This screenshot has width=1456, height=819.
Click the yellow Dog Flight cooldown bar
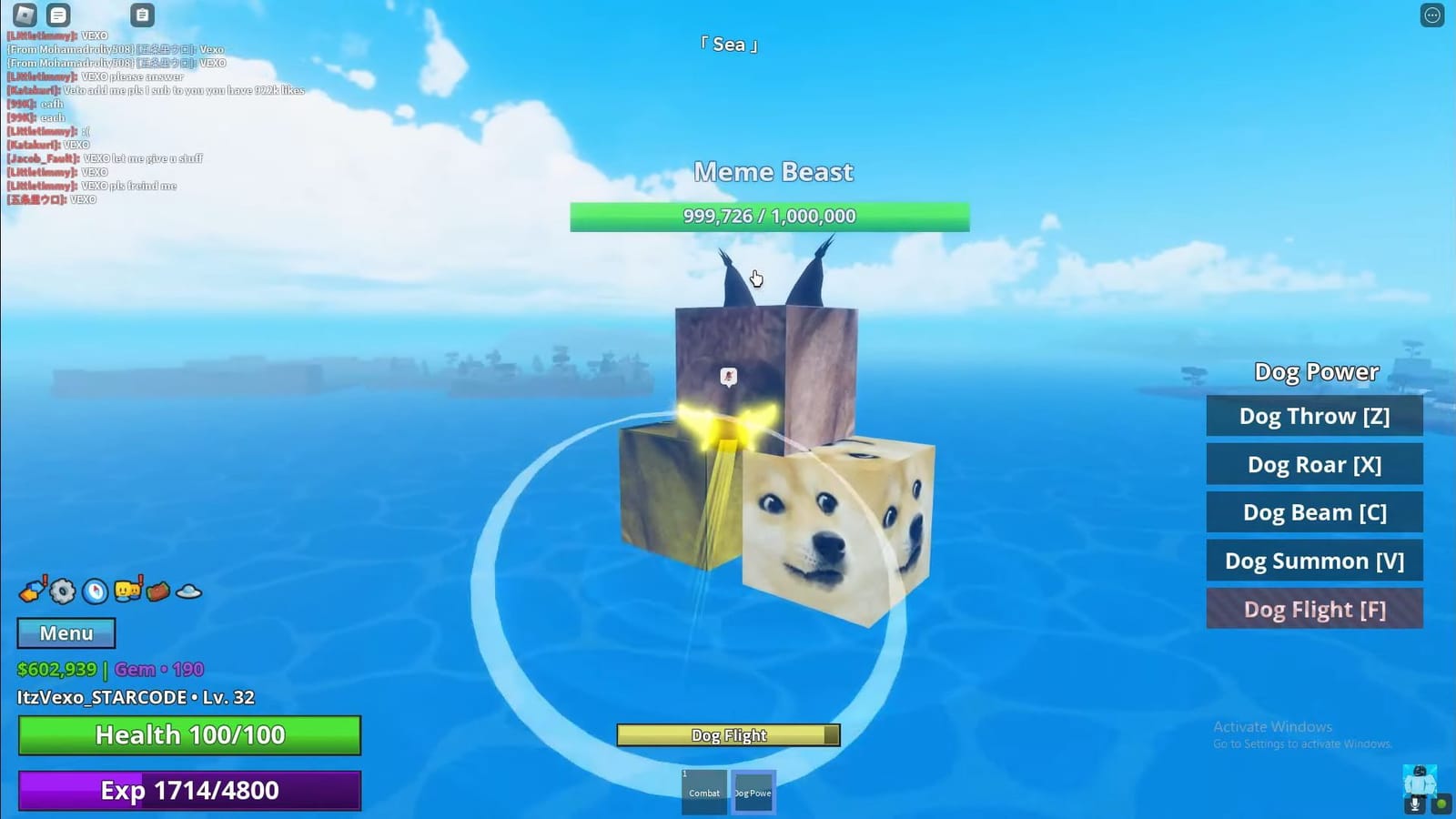tap(726, 734)
